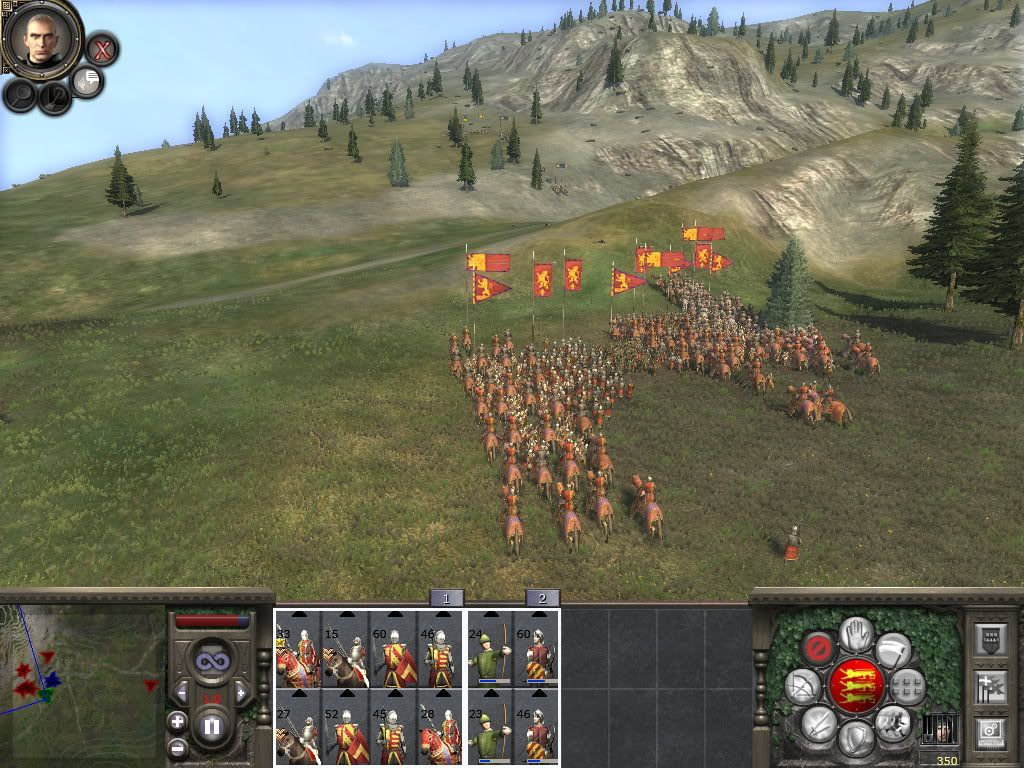
Task: Set the infinity speed button
Action: click(x=211, y=661)
